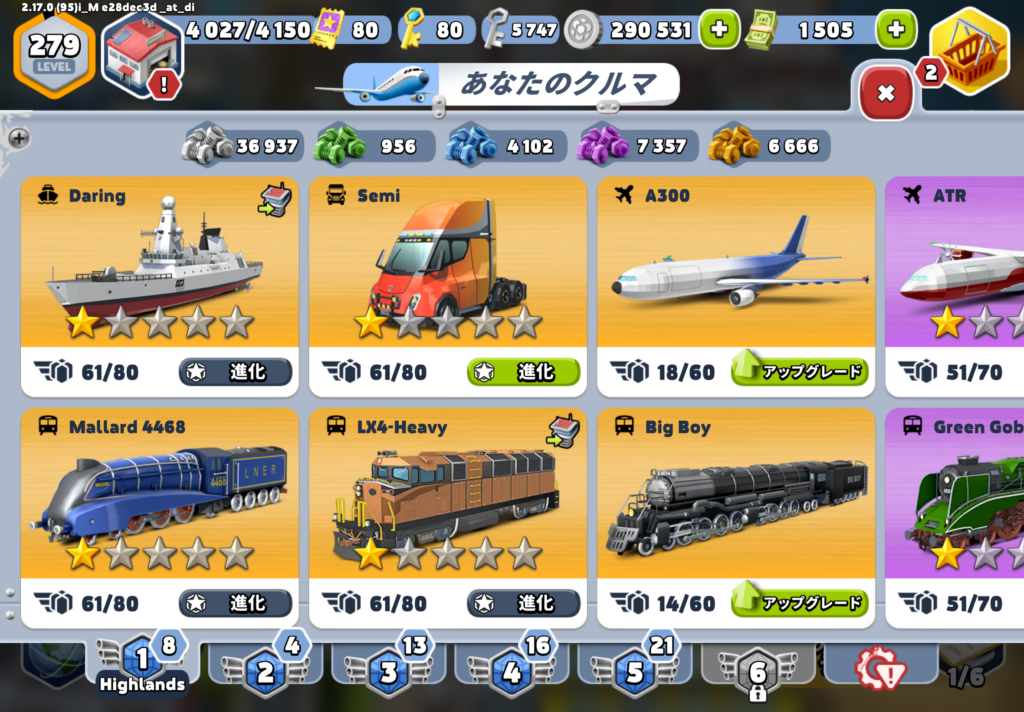Evolve the Daring ship
The image size is (1024, 712).
[x=236, y=372]
